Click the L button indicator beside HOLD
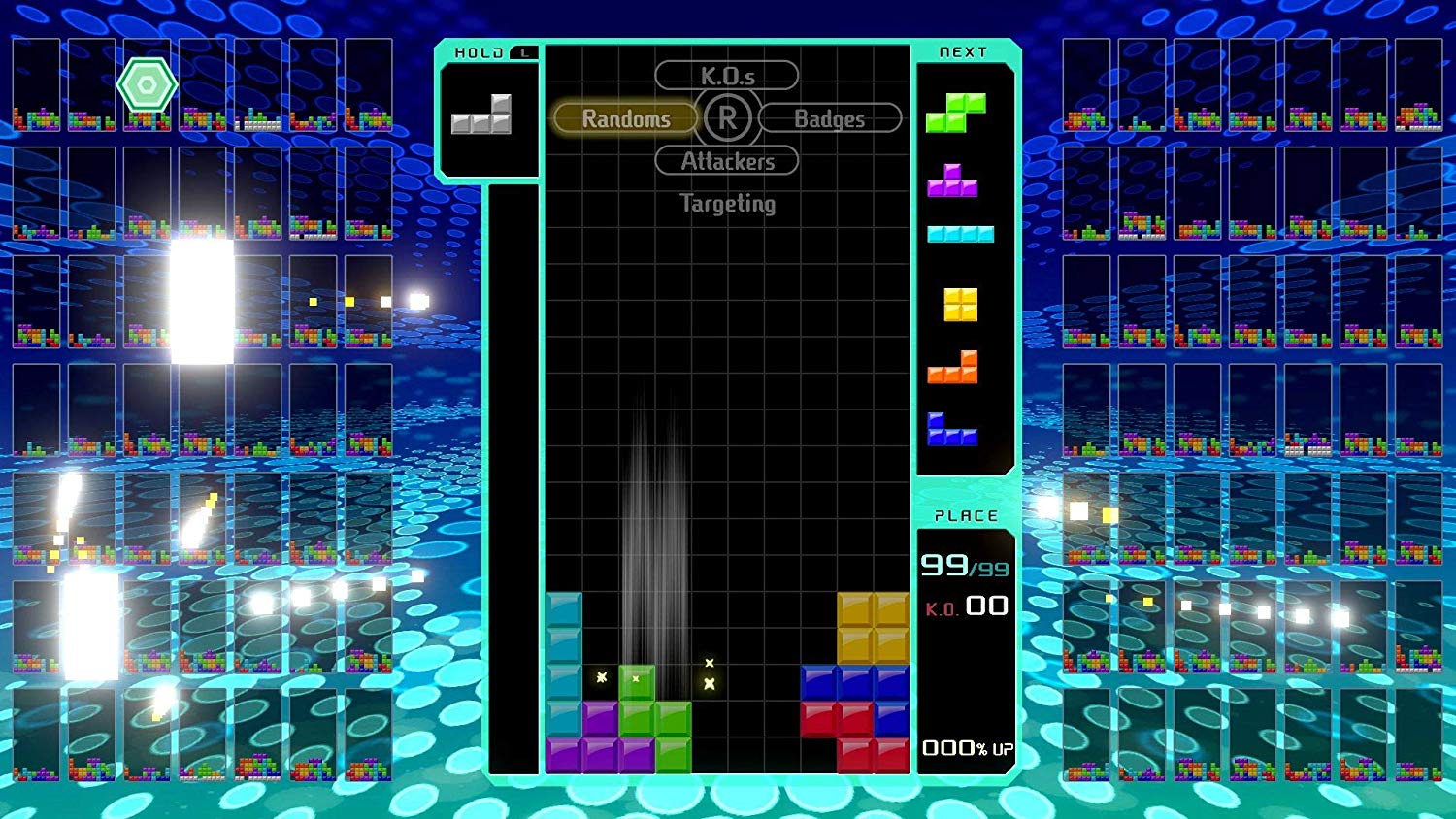This screenshot has width=1456, height=819. click(522, 53)
